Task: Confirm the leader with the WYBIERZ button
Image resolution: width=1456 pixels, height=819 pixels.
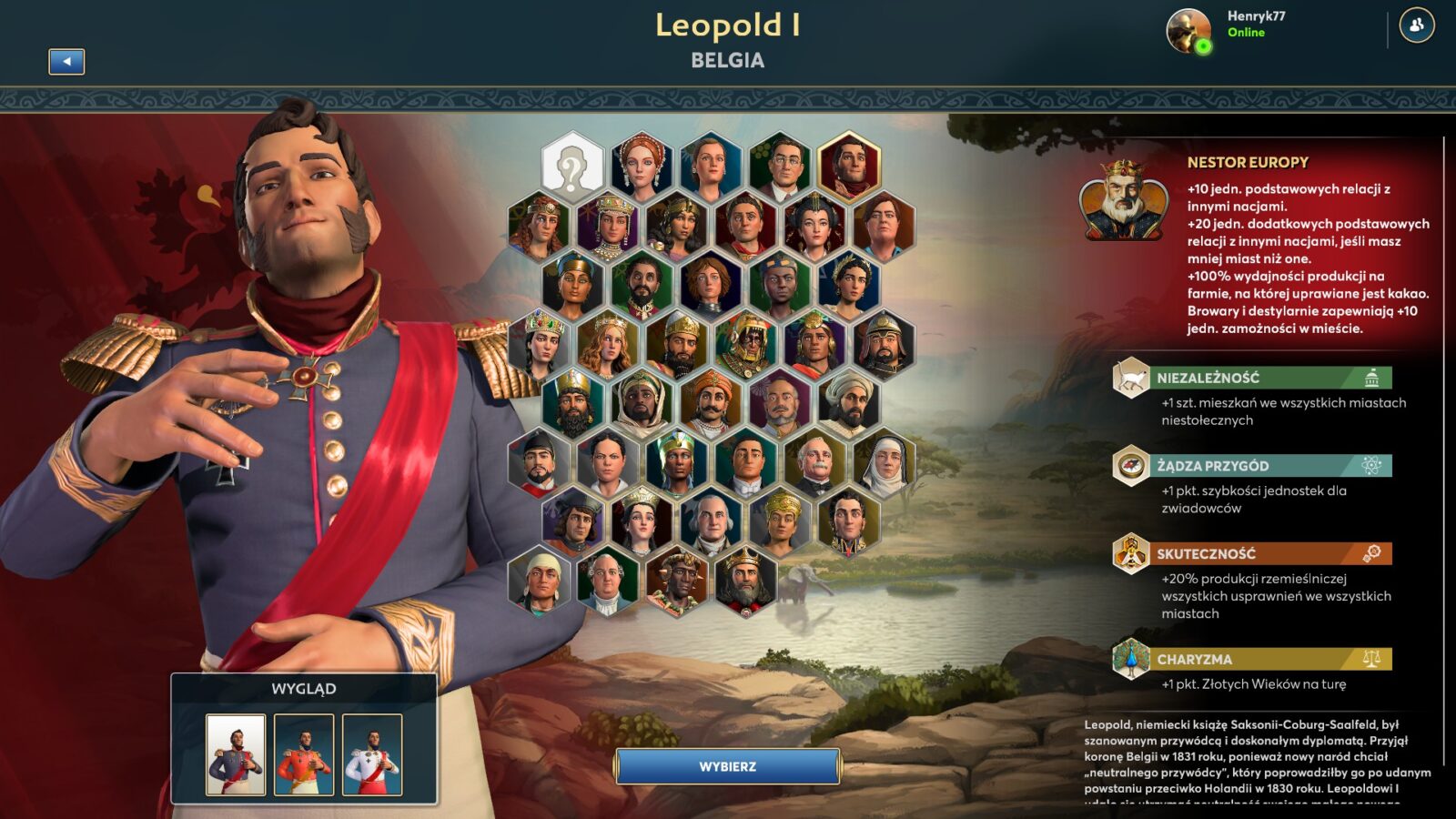Action: [x=727, y=766]
